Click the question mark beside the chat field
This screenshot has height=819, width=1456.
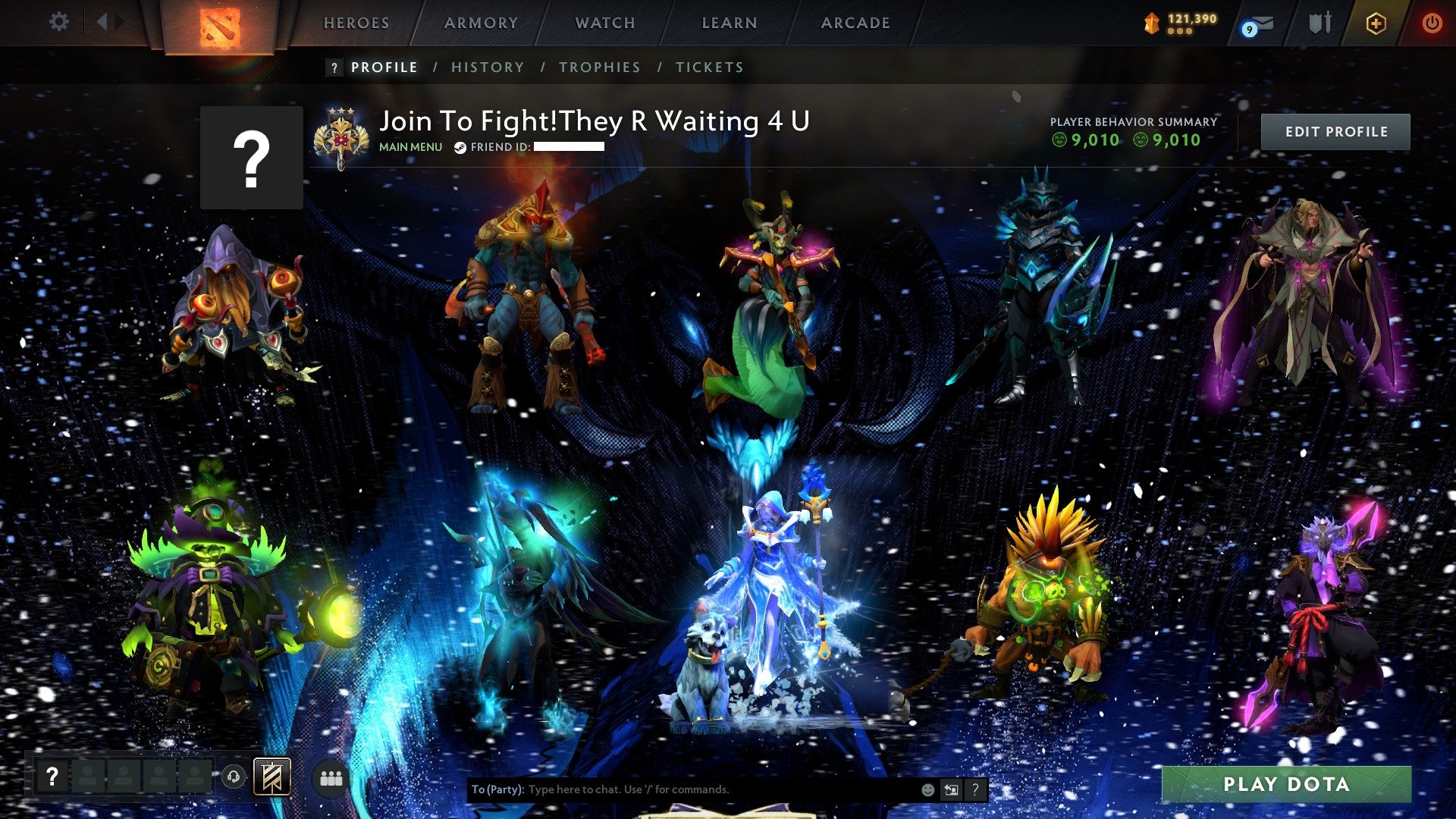[x=975, y=789]
